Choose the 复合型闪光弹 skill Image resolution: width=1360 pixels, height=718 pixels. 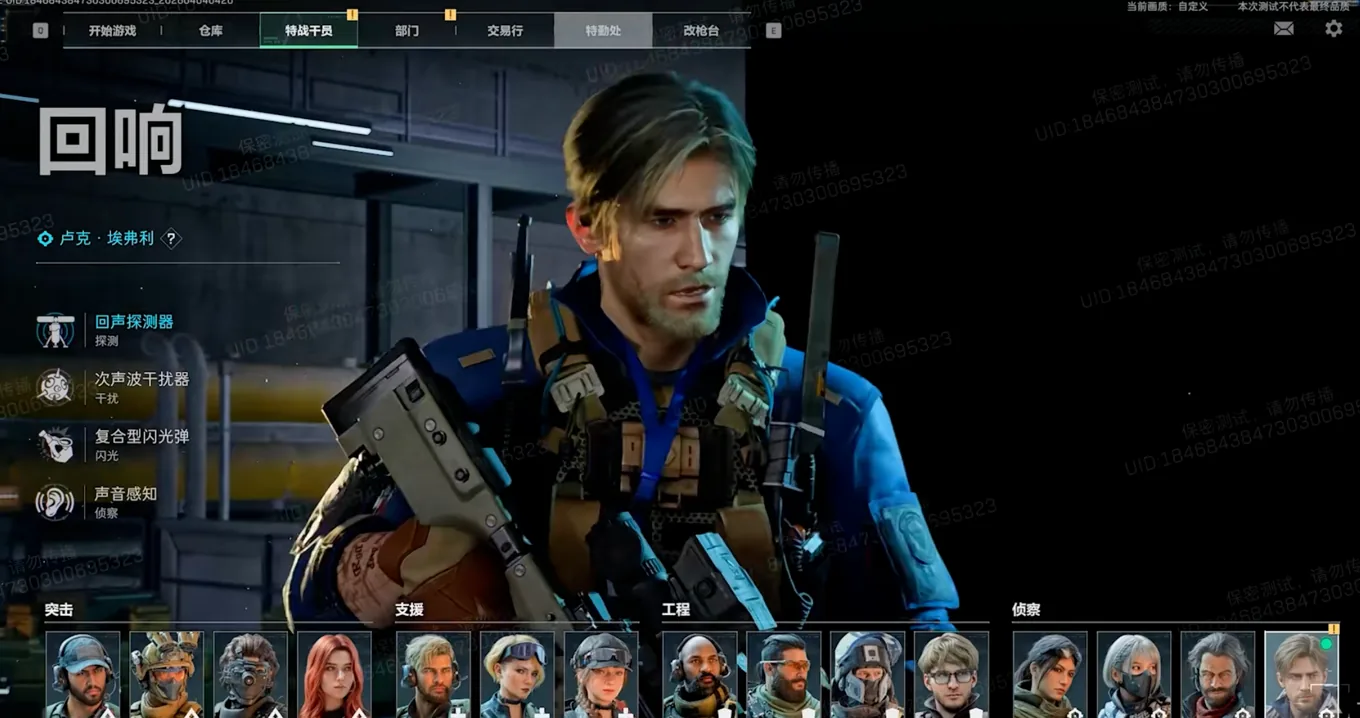coord(141,437)
